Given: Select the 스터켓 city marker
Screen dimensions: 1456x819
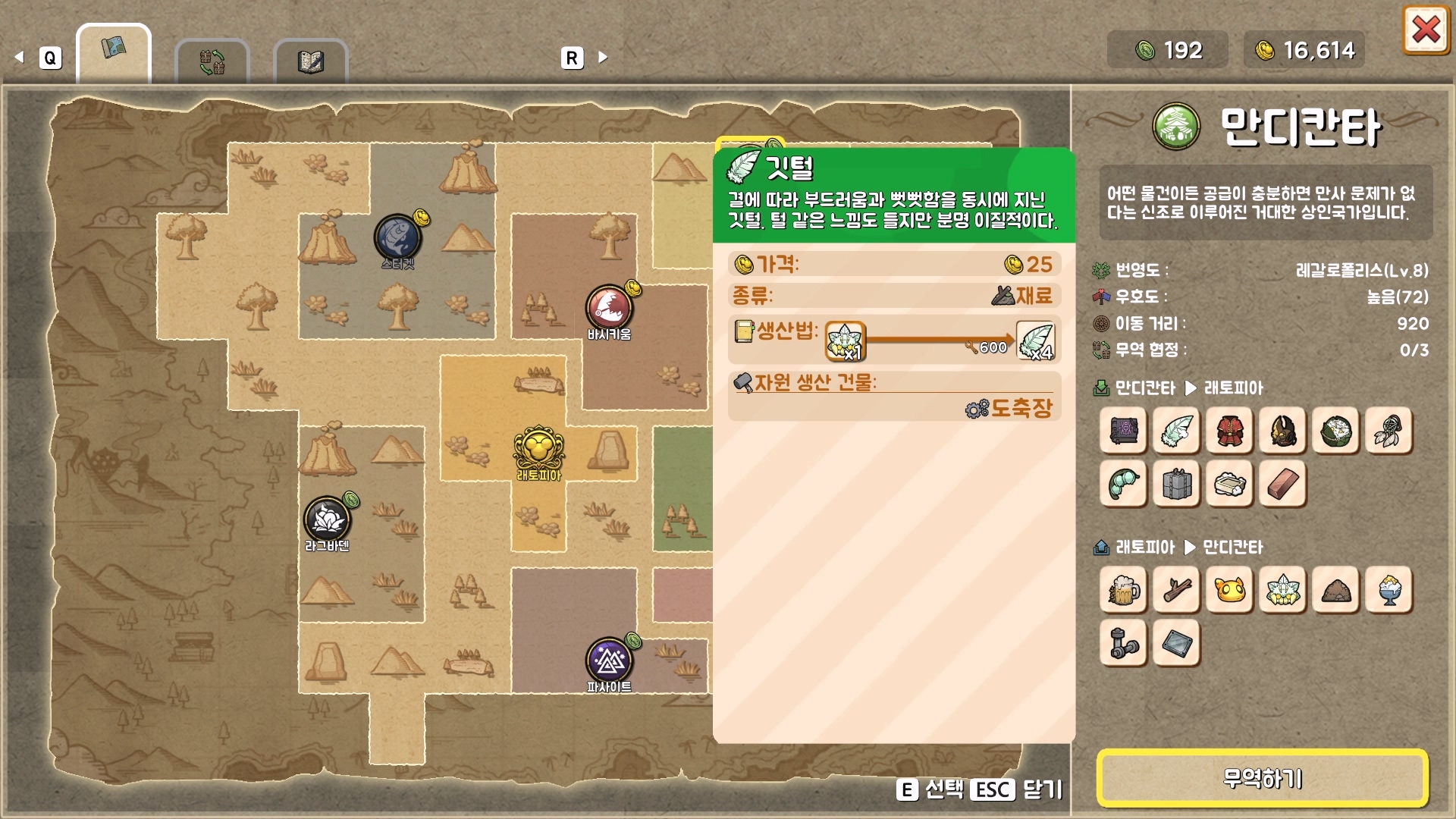Looking at the screenshot, I should click(x=397, y=237).
